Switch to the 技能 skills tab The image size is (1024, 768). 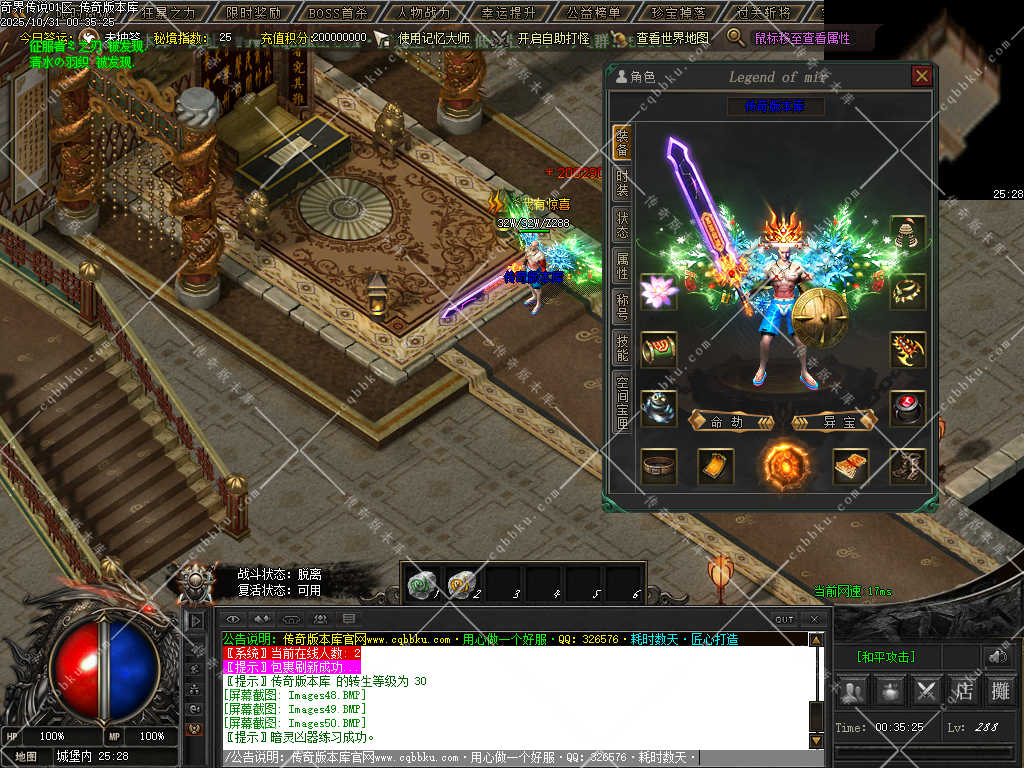point(622,347)
